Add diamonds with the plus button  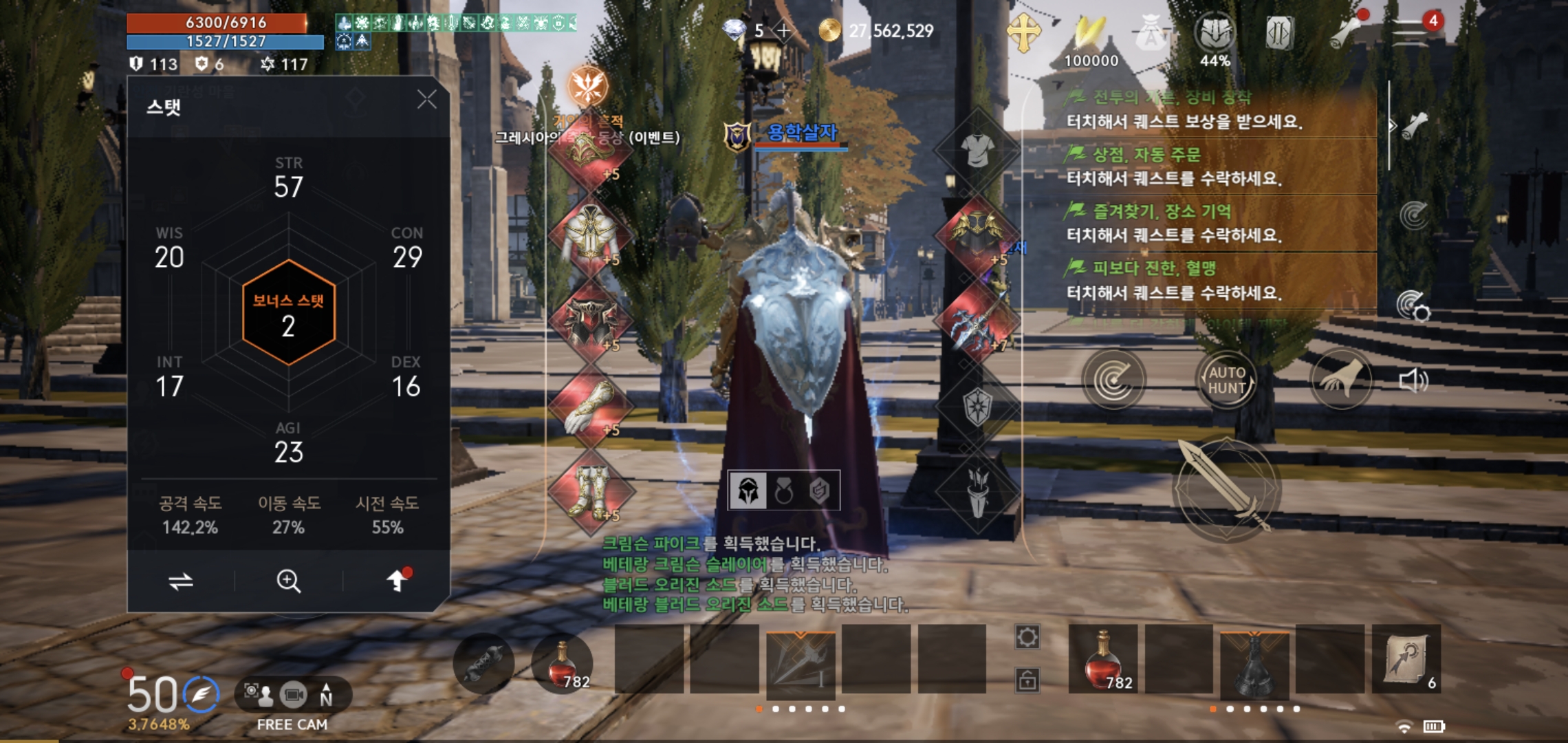(783, 31)
